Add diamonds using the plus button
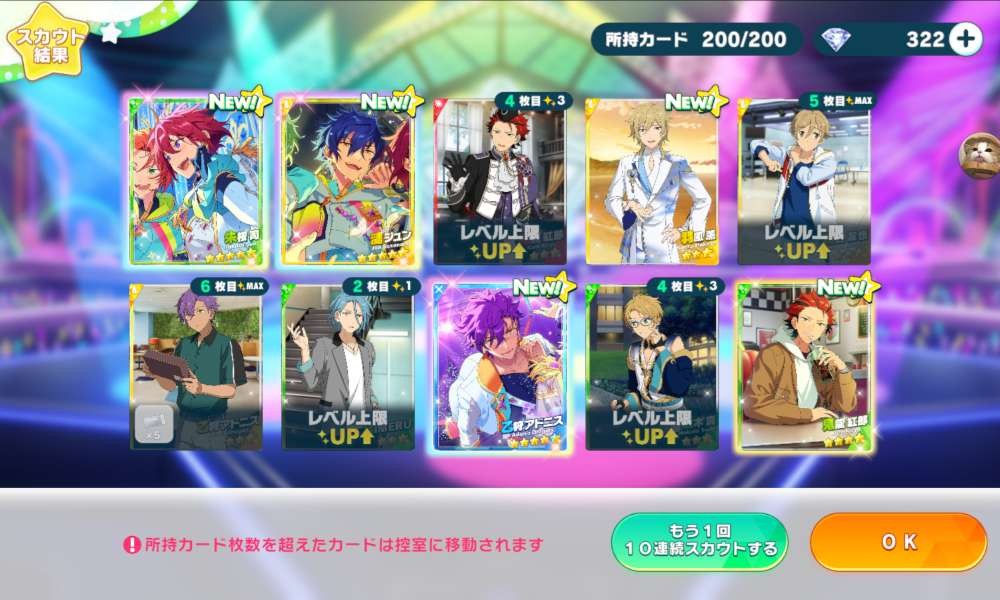Image resolution: width=1000 pixels, height=600 pixels. (965, 39)
